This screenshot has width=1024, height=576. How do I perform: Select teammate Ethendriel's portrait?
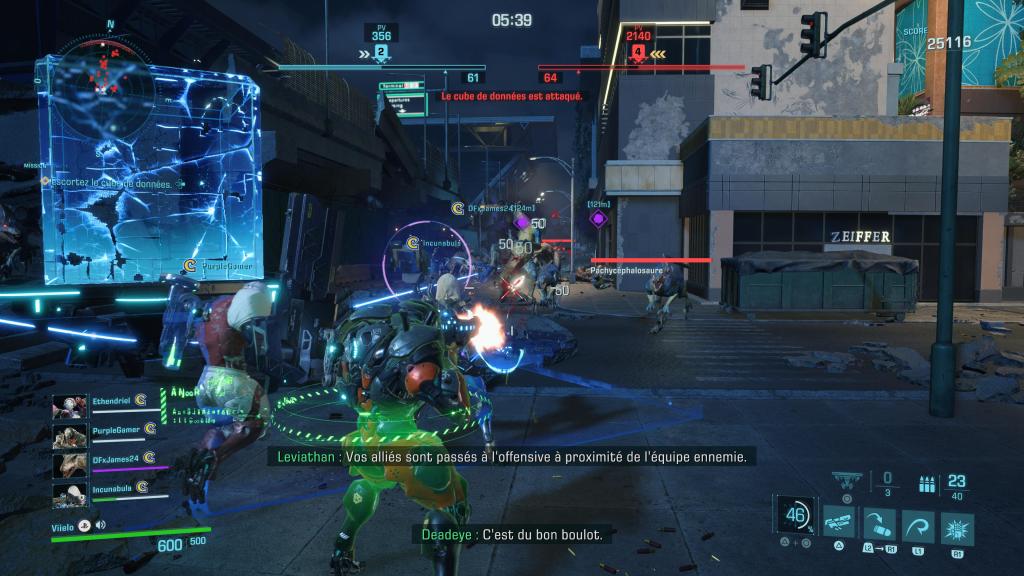(x=70, y=406)
